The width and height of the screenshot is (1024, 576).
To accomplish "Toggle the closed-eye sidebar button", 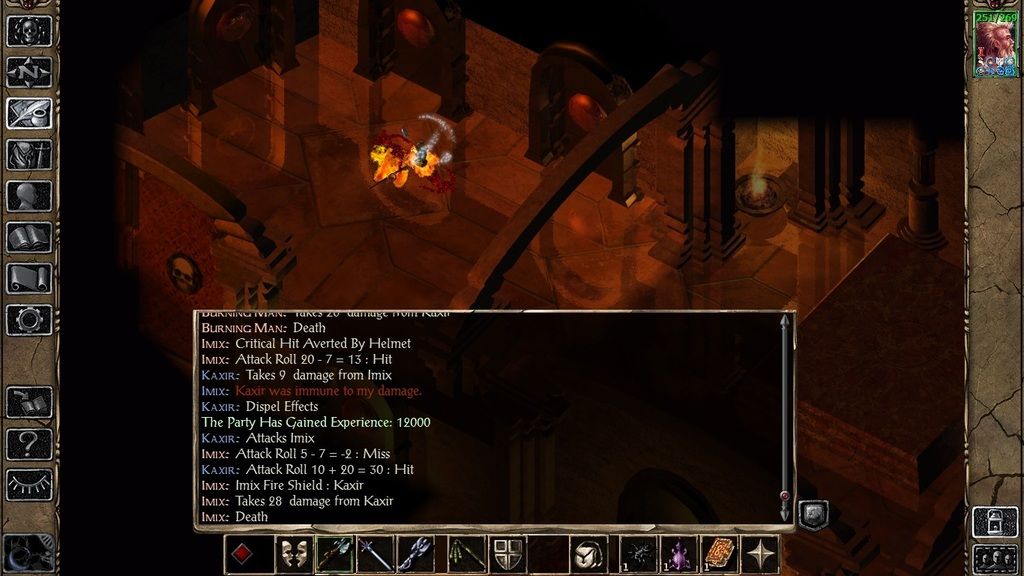I will [29, 485].
